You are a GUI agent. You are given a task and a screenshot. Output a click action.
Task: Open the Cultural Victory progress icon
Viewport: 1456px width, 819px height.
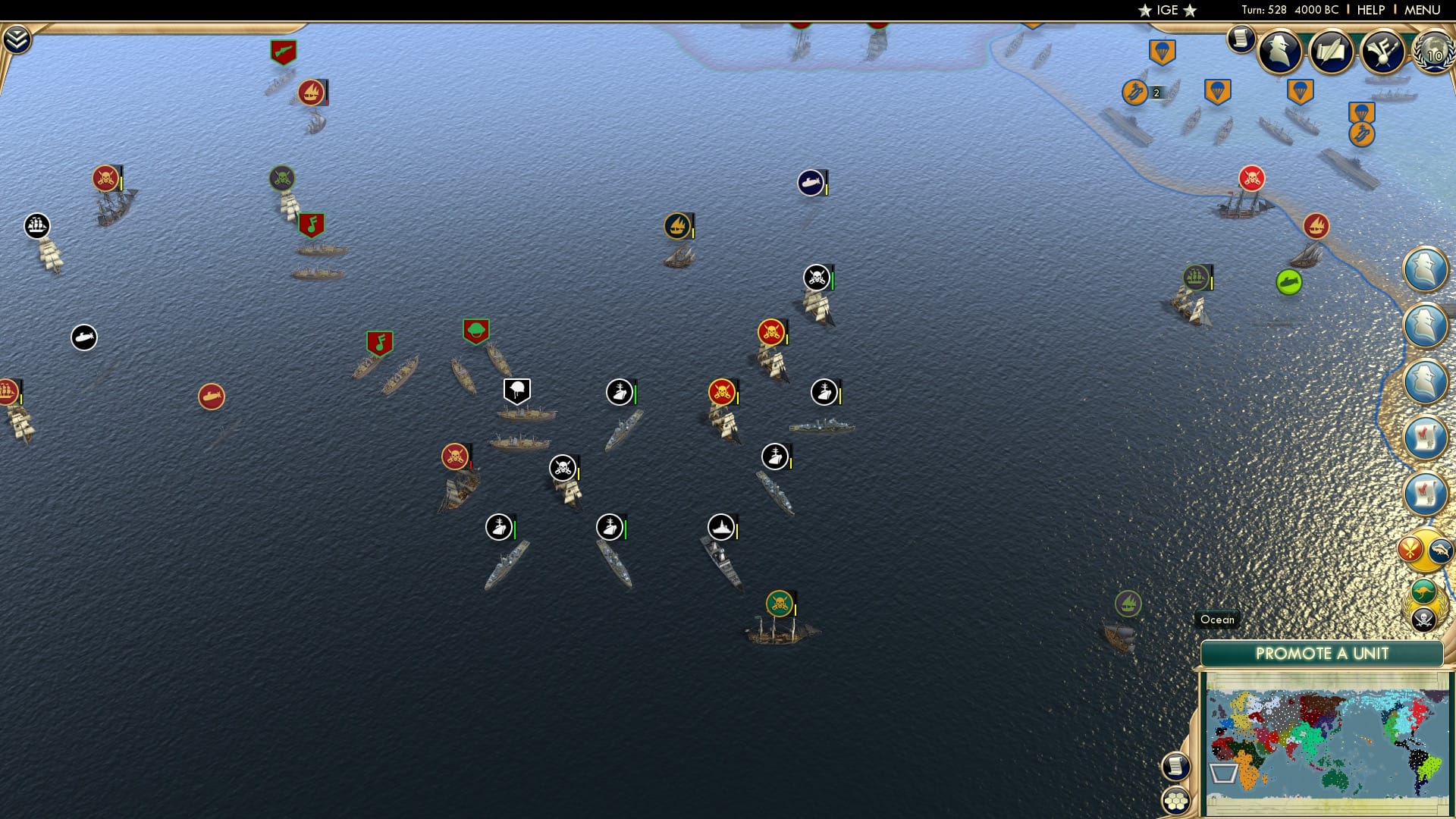click(1382, 52)
